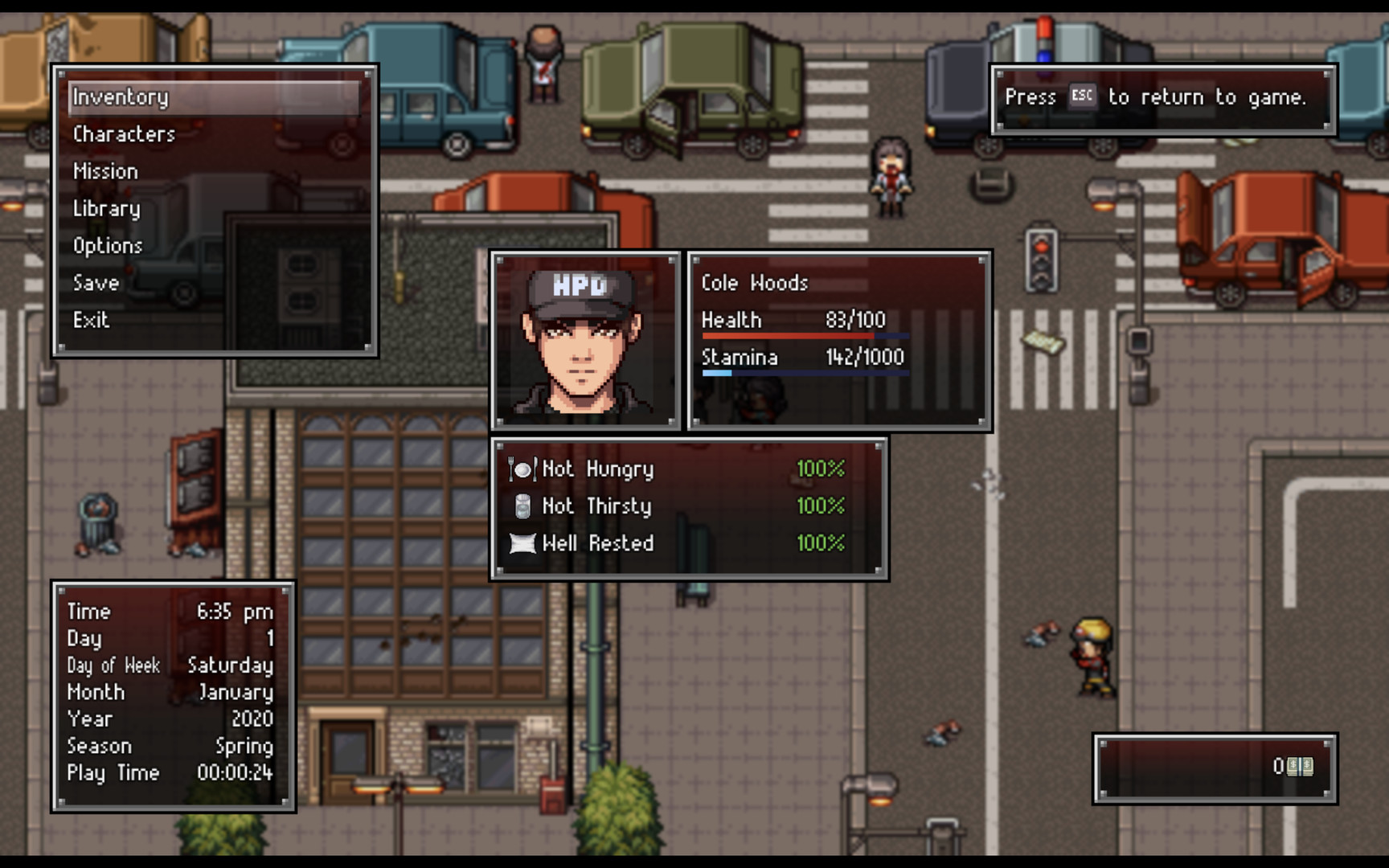Click Save in the menu list
Image resolution: width=1389 pixels, height=868 pixels.
click(x=95, y=283)
